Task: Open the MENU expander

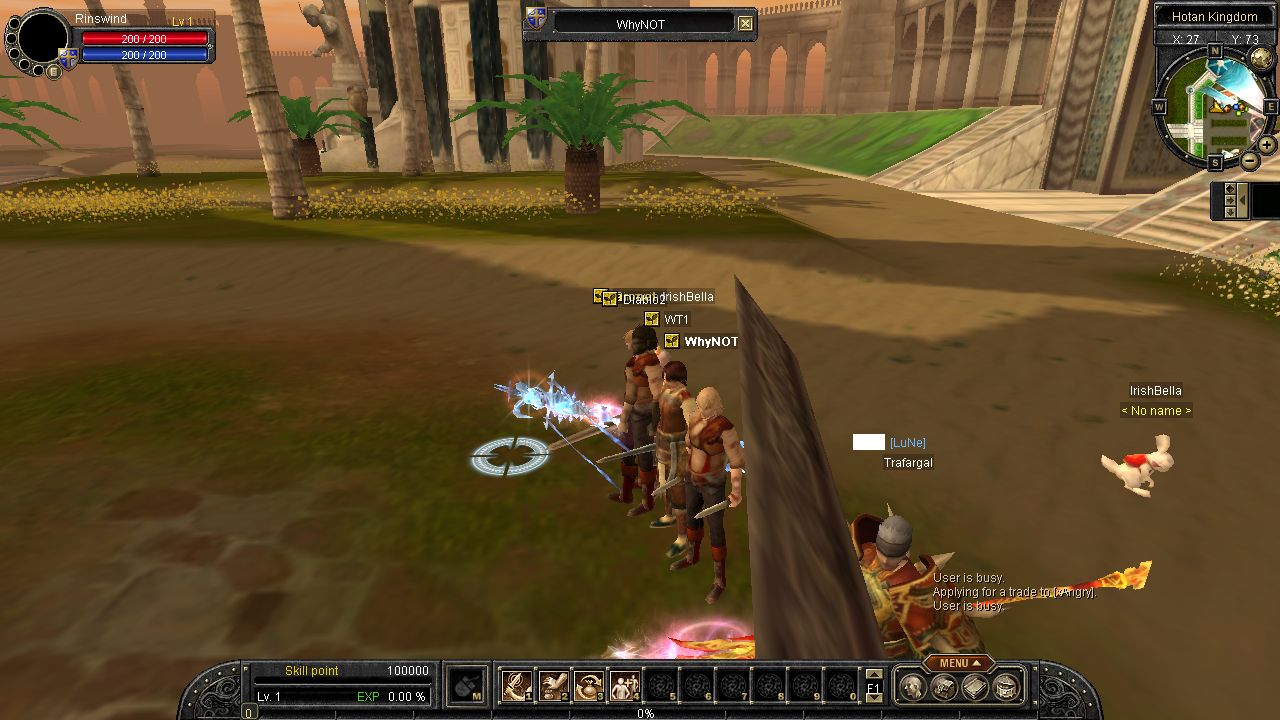Action: [x=958, y=663]
